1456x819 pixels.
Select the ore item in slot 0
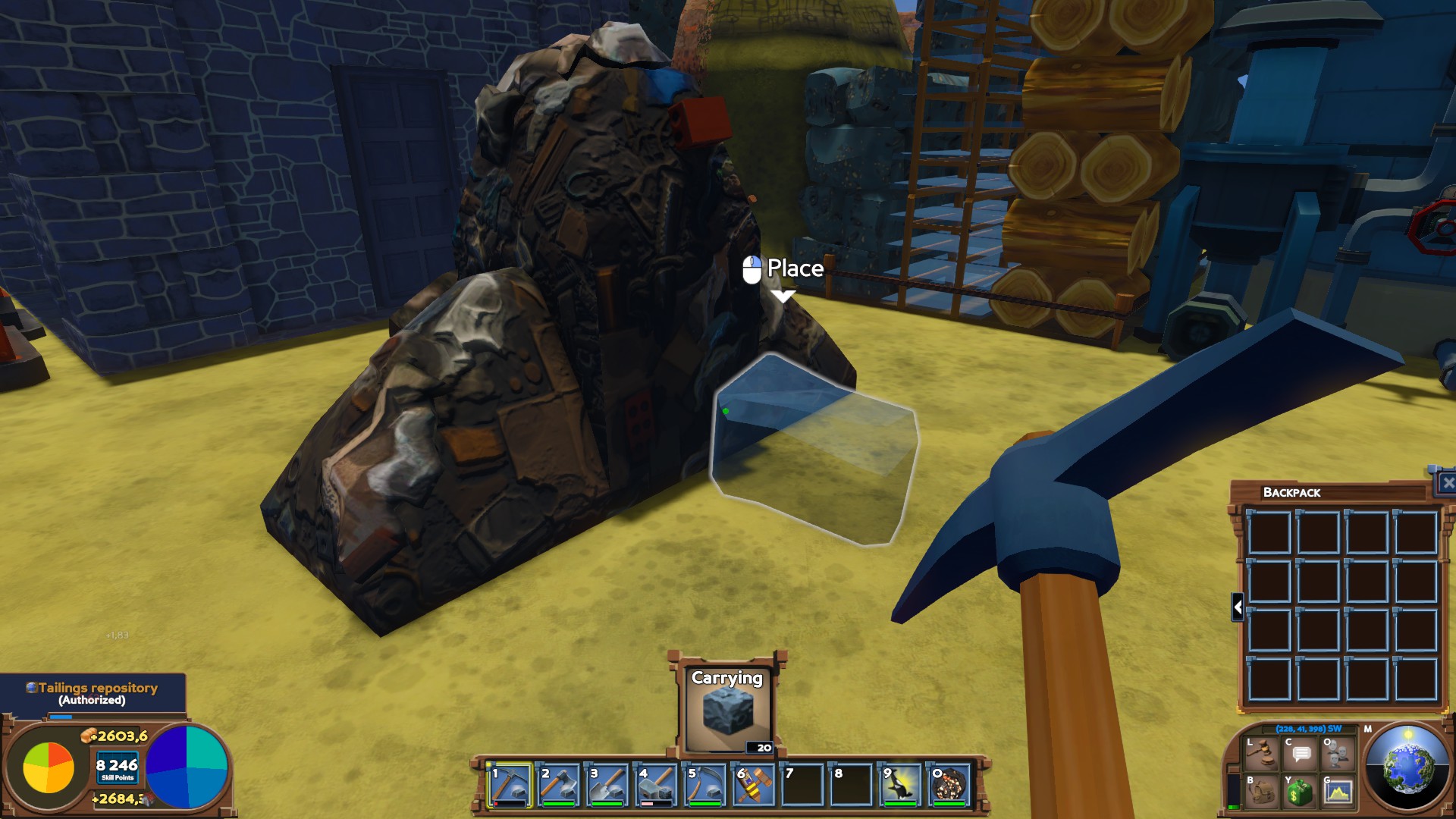tap(950, 784)
